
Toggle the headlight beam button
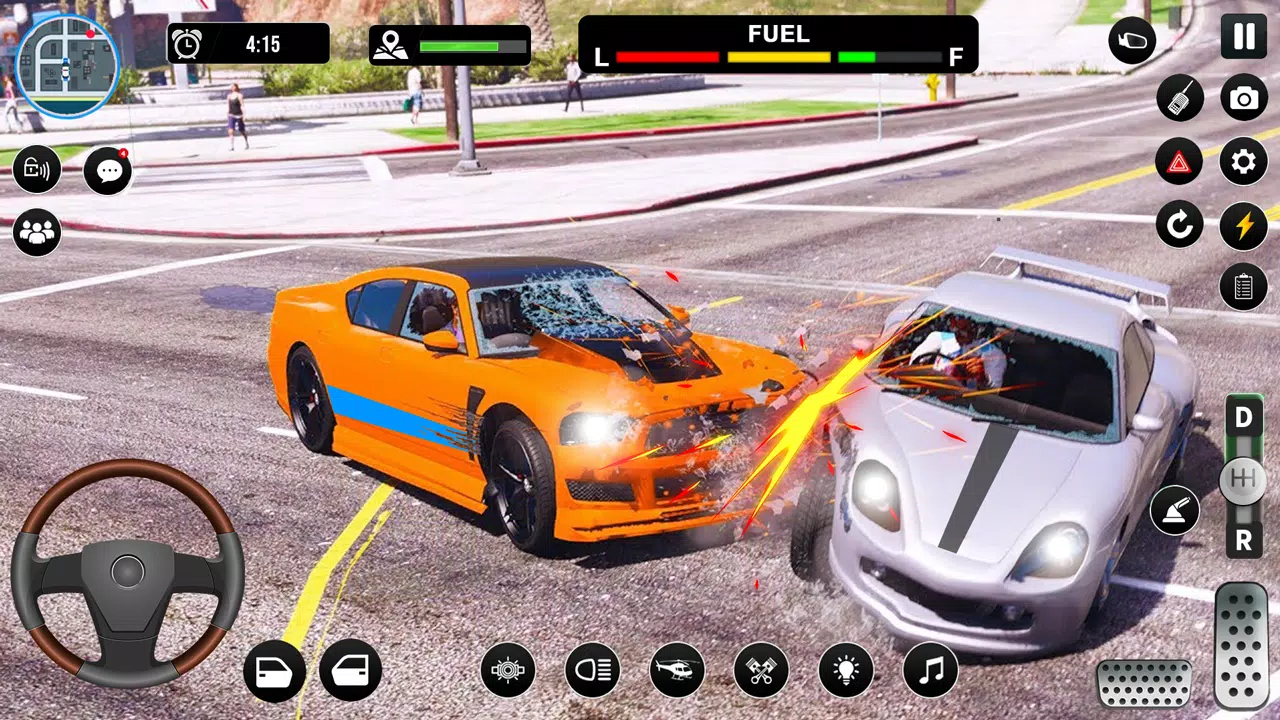(592, 670)
